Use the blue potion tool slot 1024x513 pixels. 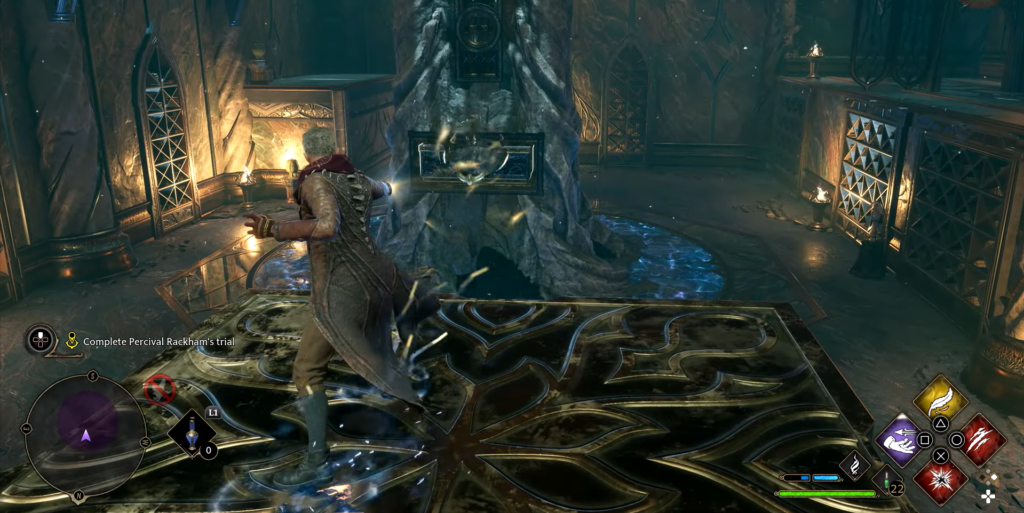[191, 434]
